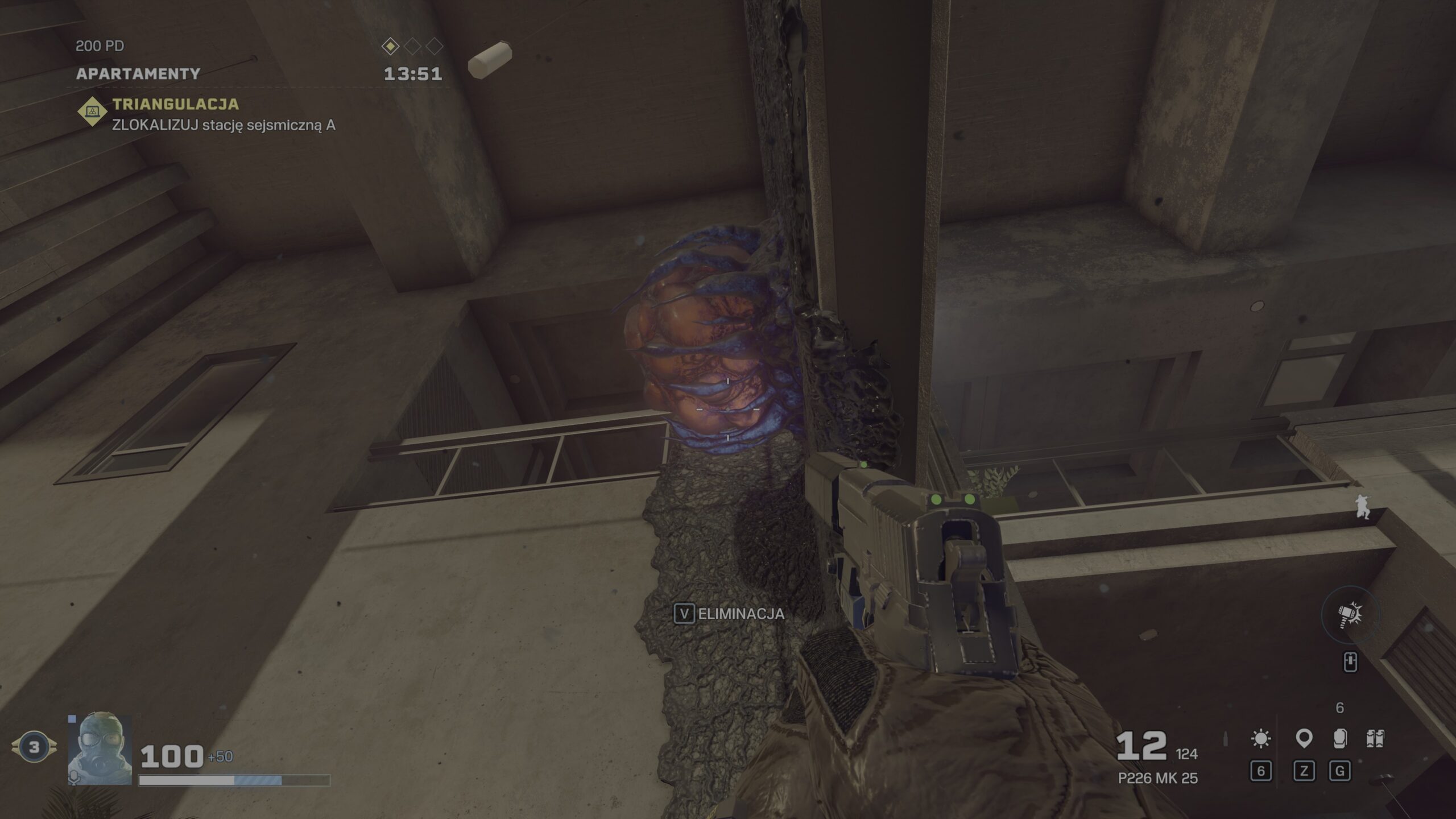This screenshot has width=1456, height=819.
Task: Select the operator portrait with gas mask
Action: [x=100, y=749]
